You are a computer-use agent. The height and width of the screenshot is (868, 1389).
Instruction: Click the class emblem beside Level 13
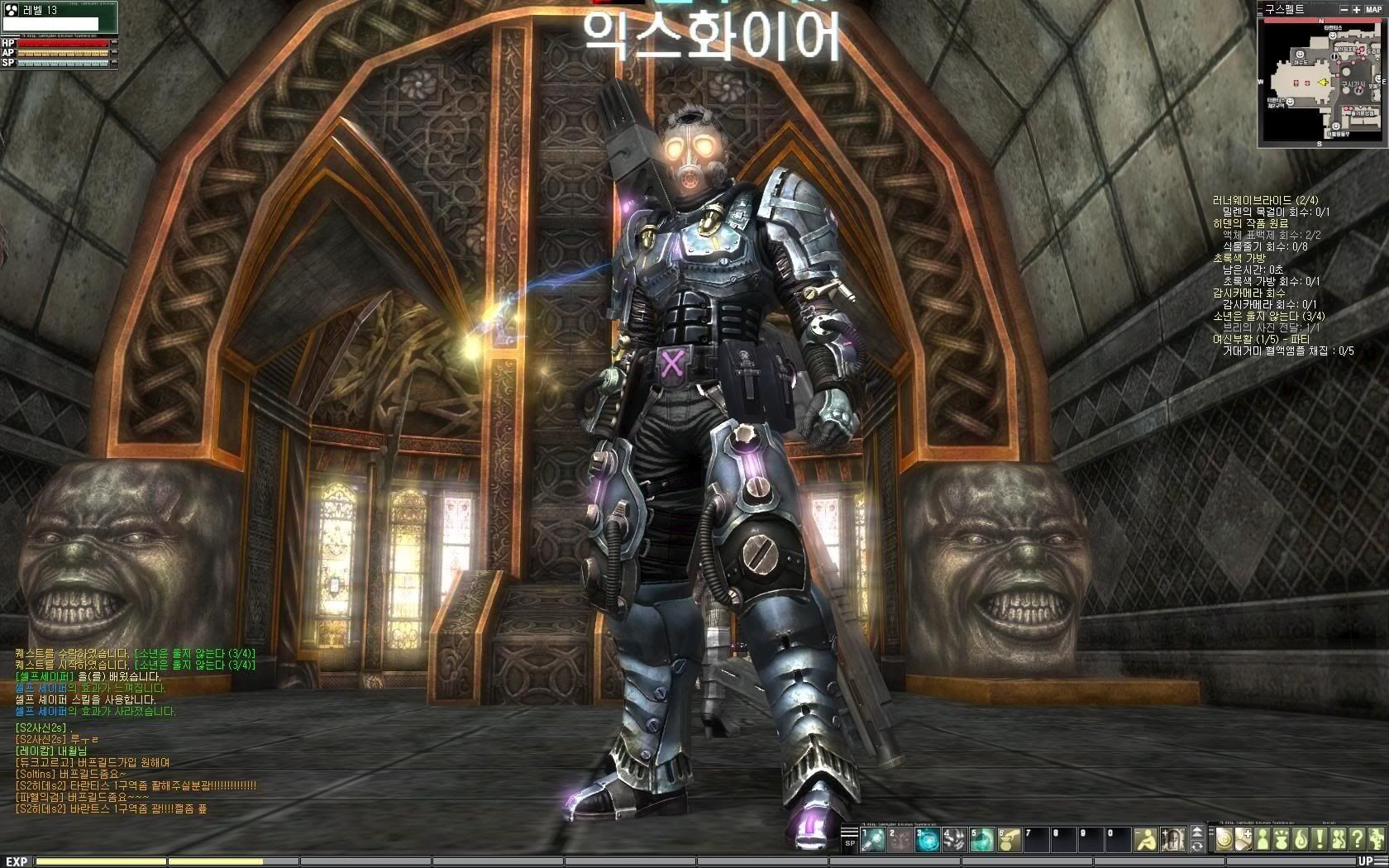point(11,10)
